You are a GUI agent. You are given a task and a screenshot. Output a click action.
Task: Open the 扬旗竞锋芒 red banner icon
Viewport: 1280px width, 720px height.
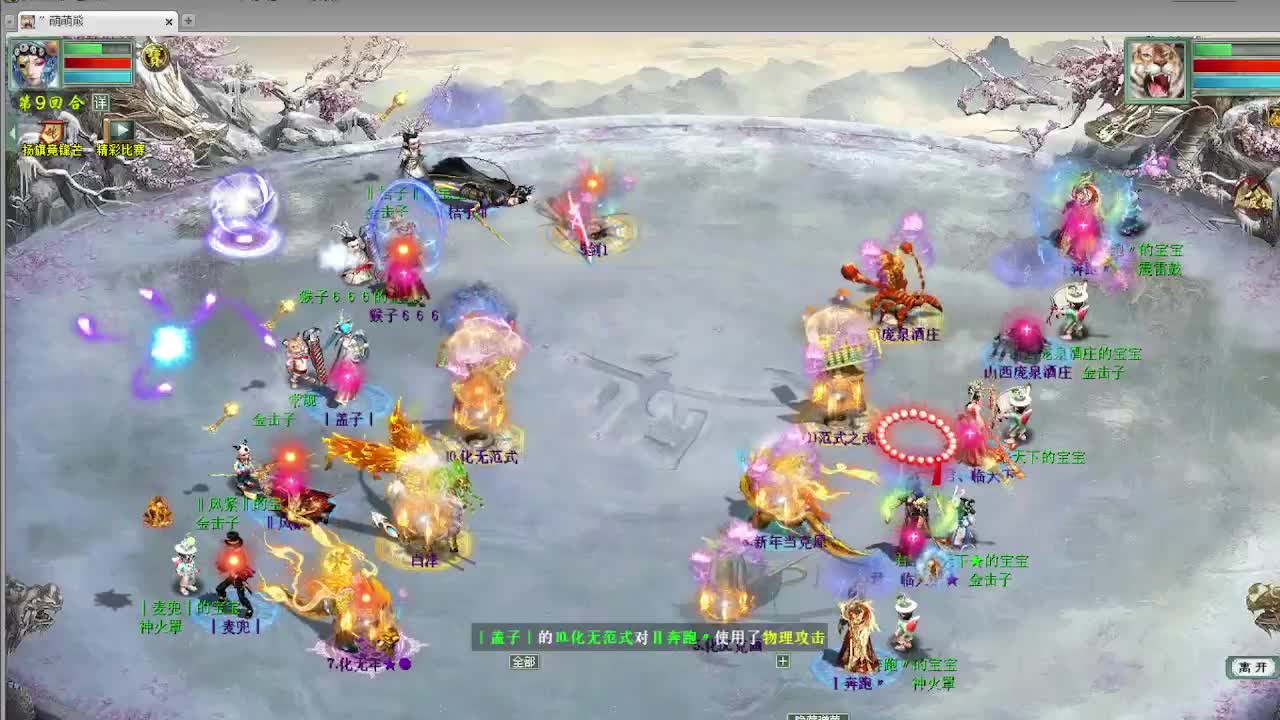pyautogui.click(x=50, y=131)
